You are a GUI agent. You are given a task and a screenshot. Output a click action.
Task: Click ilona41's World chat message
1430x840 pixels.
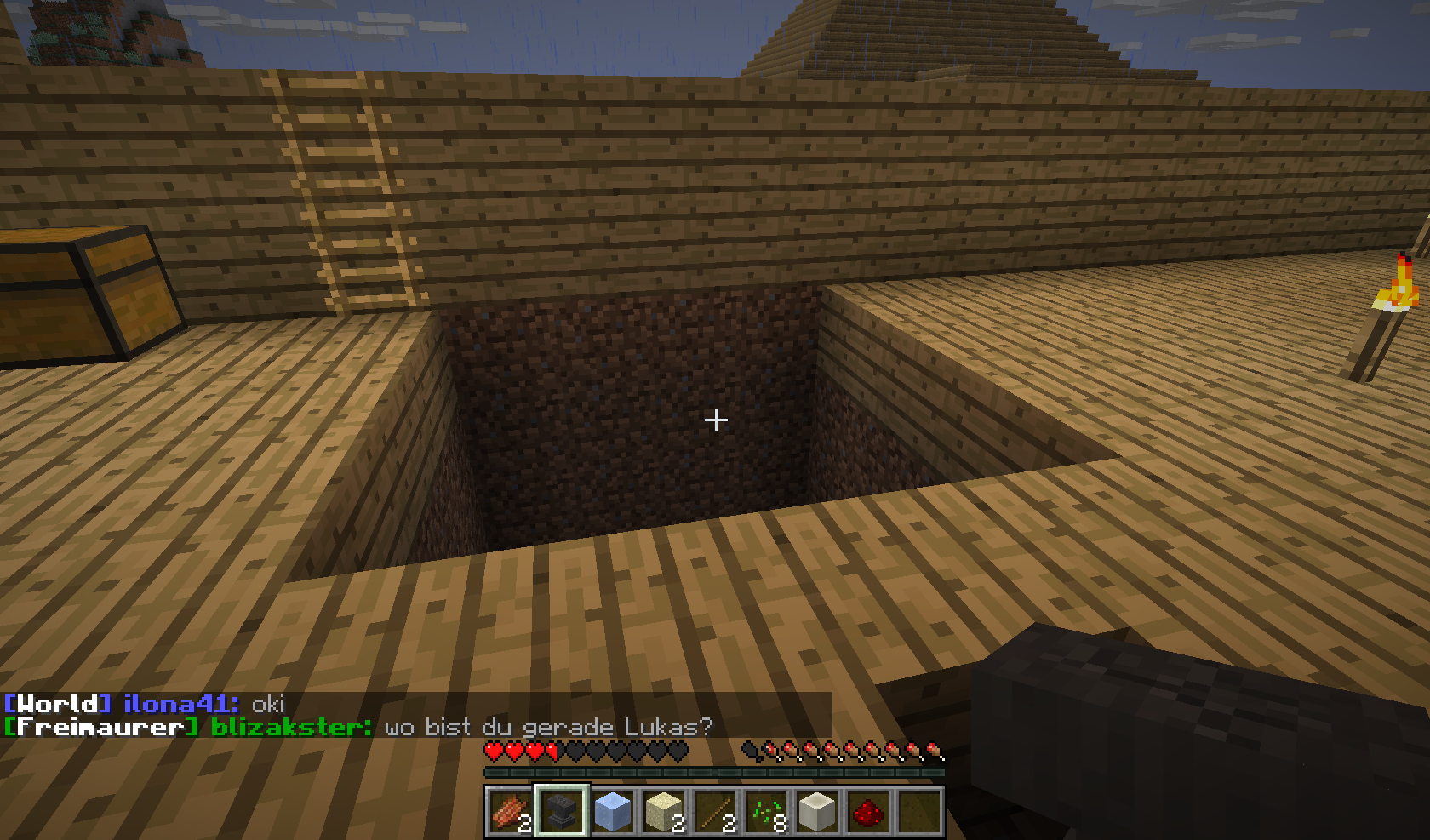267,704
